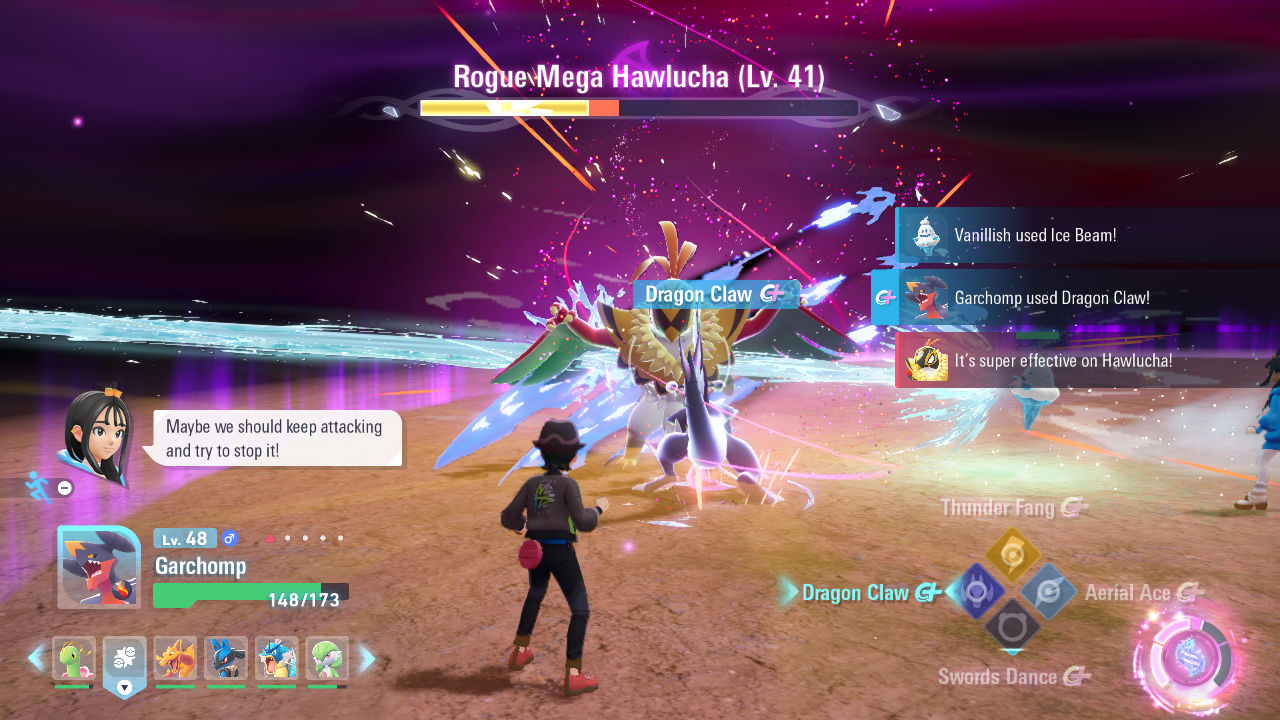Viewport: 1280px width, 720px height.
Task: Click the super effective on Hawlucha entry
Action: [x=1087, y=361]
